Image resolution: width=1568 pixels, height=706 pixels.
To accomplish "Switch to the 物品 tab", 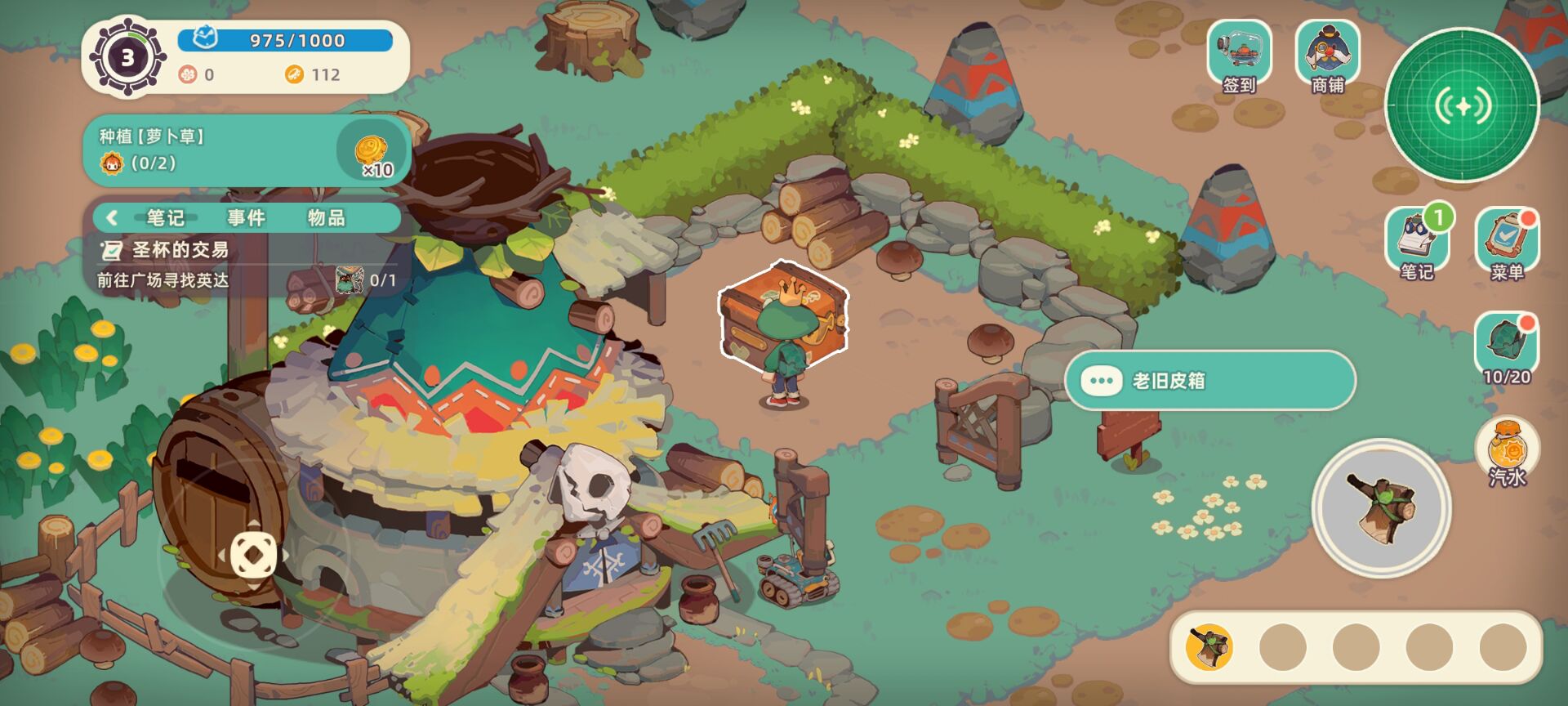I will 326,218.
